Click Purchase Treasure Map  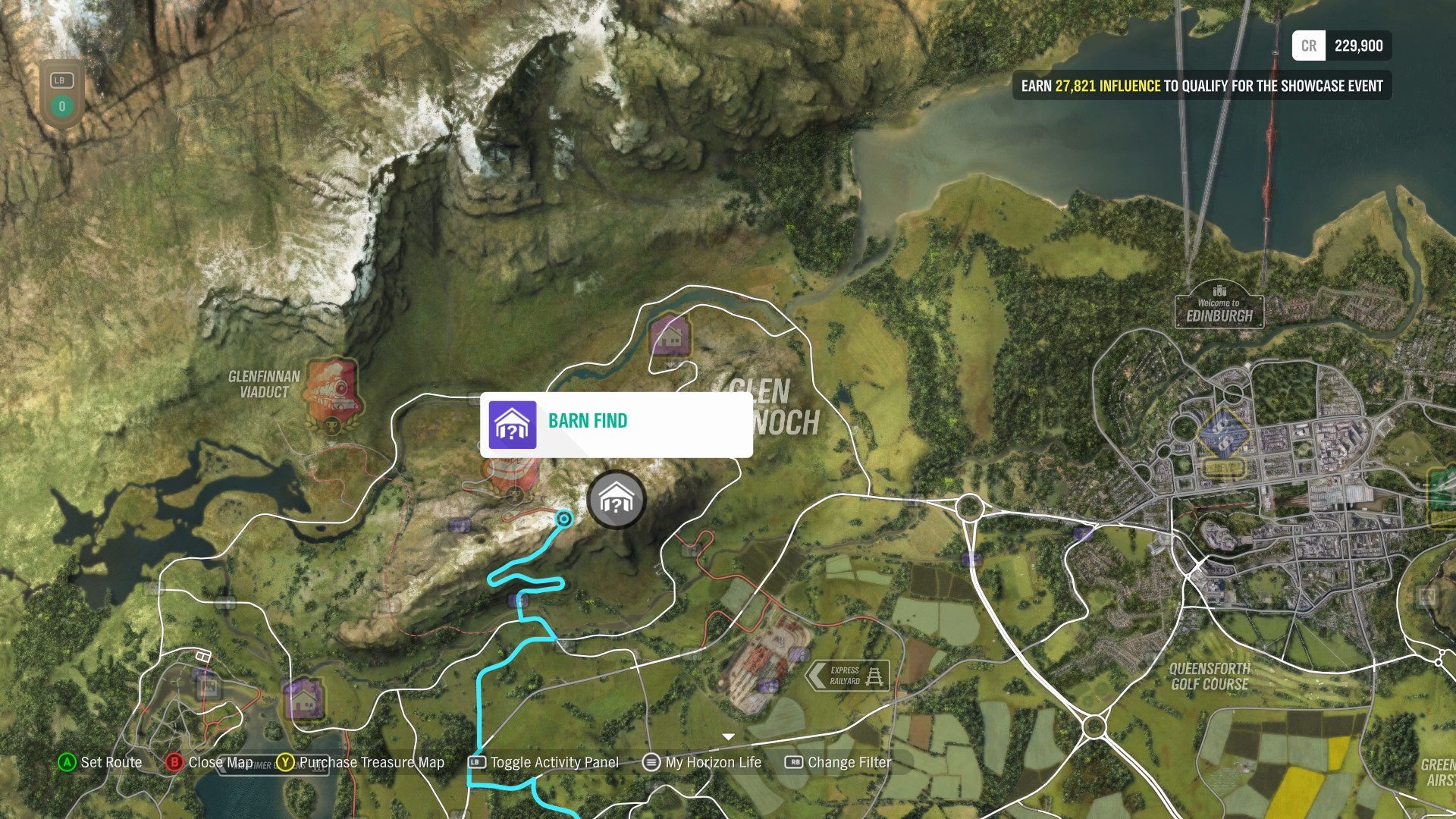[372, 762]
